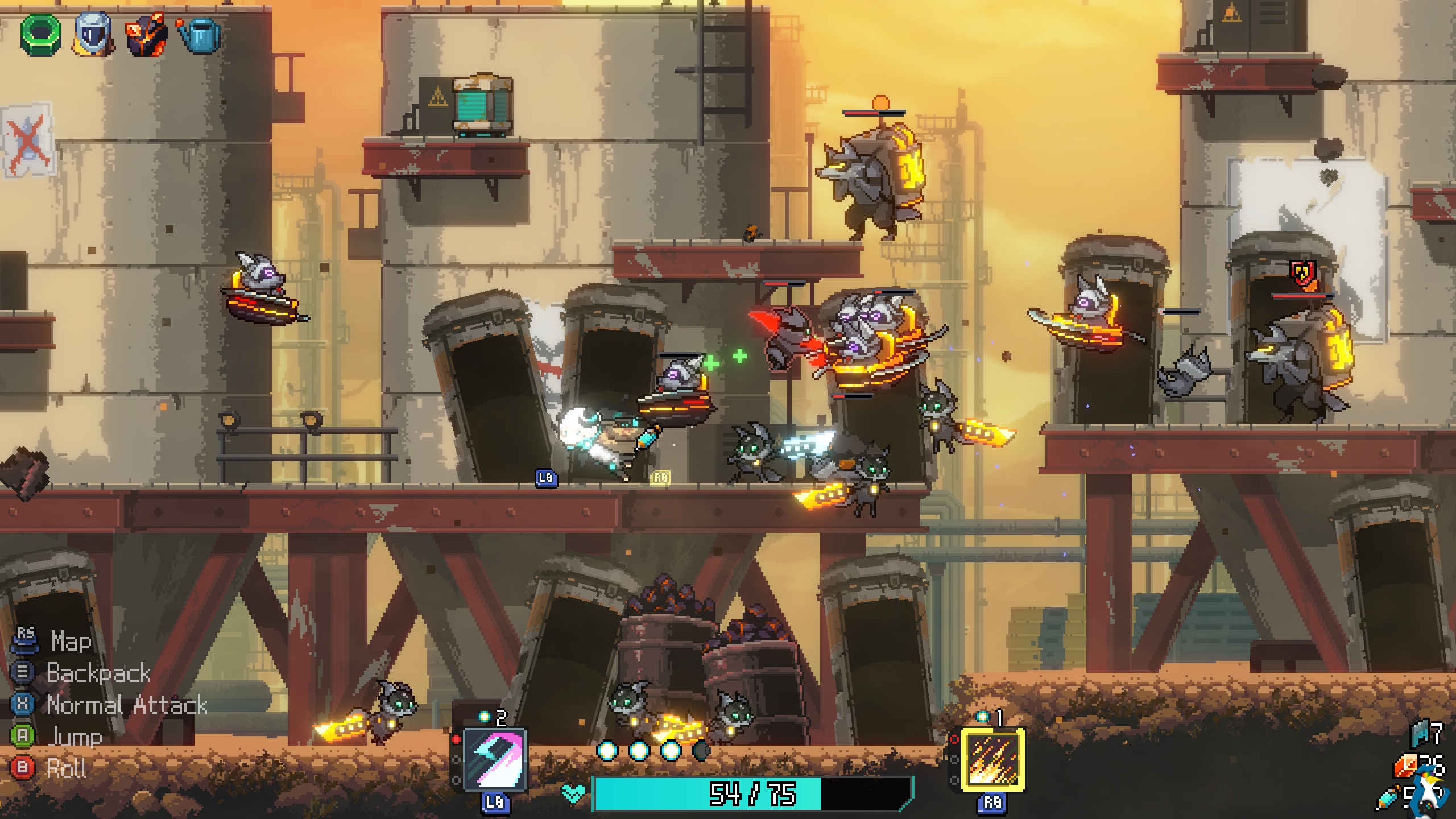The height and width of the screenshot is (819, 1456).
Task: Click the silver helmet item icon
Action: point(93,35)
